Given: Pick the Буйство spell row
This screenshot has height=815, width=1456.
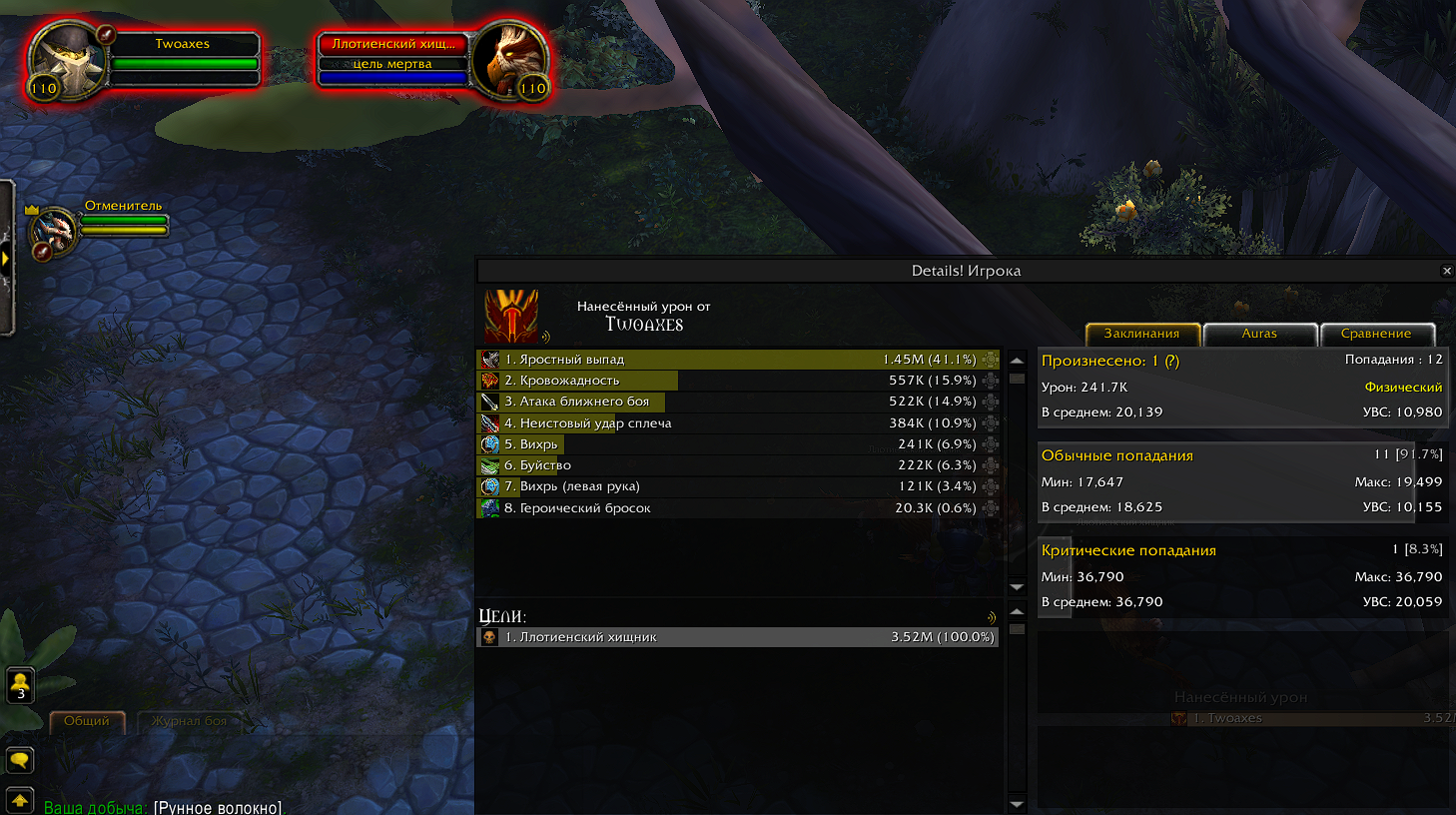Looking at the screenshot, I should click(737, 465).
